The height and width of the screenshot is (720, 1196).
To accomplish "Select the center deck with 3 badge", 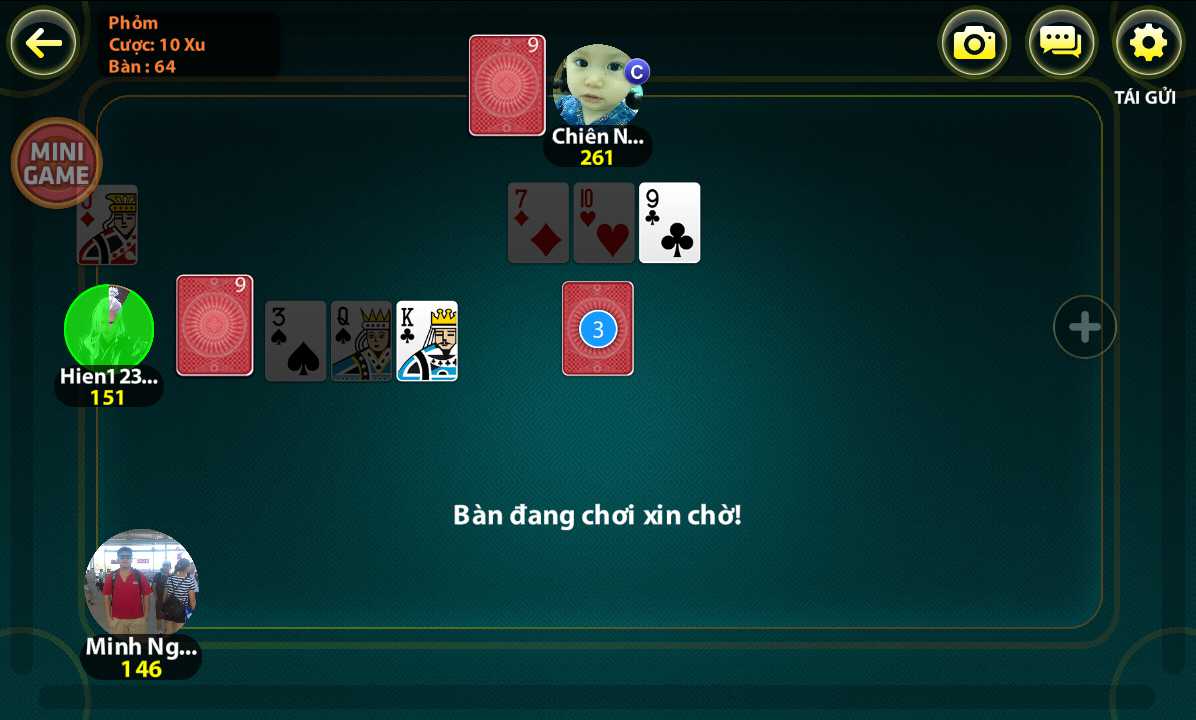I will (598, 328).
